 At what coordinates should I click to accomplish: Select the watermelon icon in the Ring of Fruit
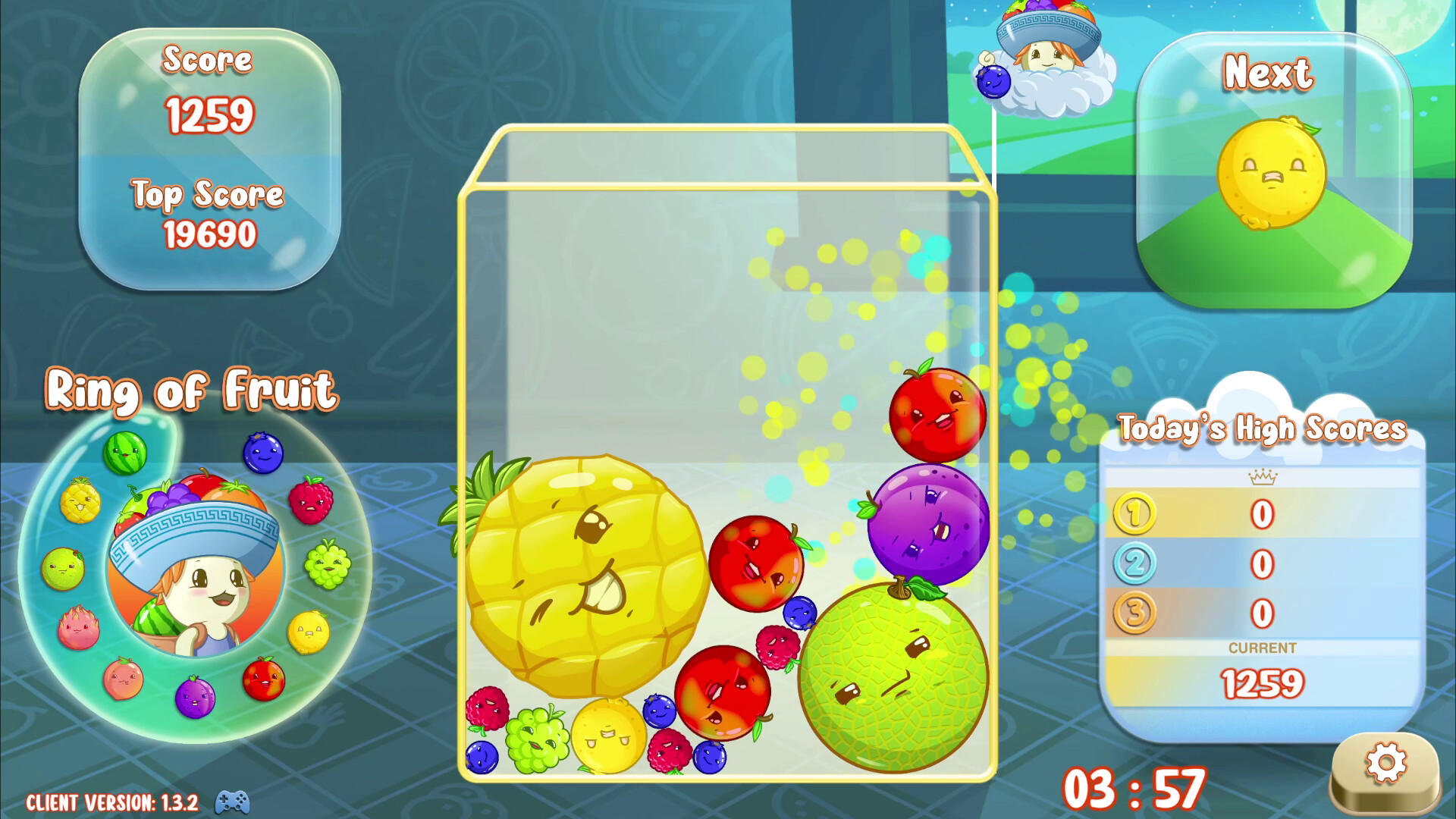pos(126,452)
